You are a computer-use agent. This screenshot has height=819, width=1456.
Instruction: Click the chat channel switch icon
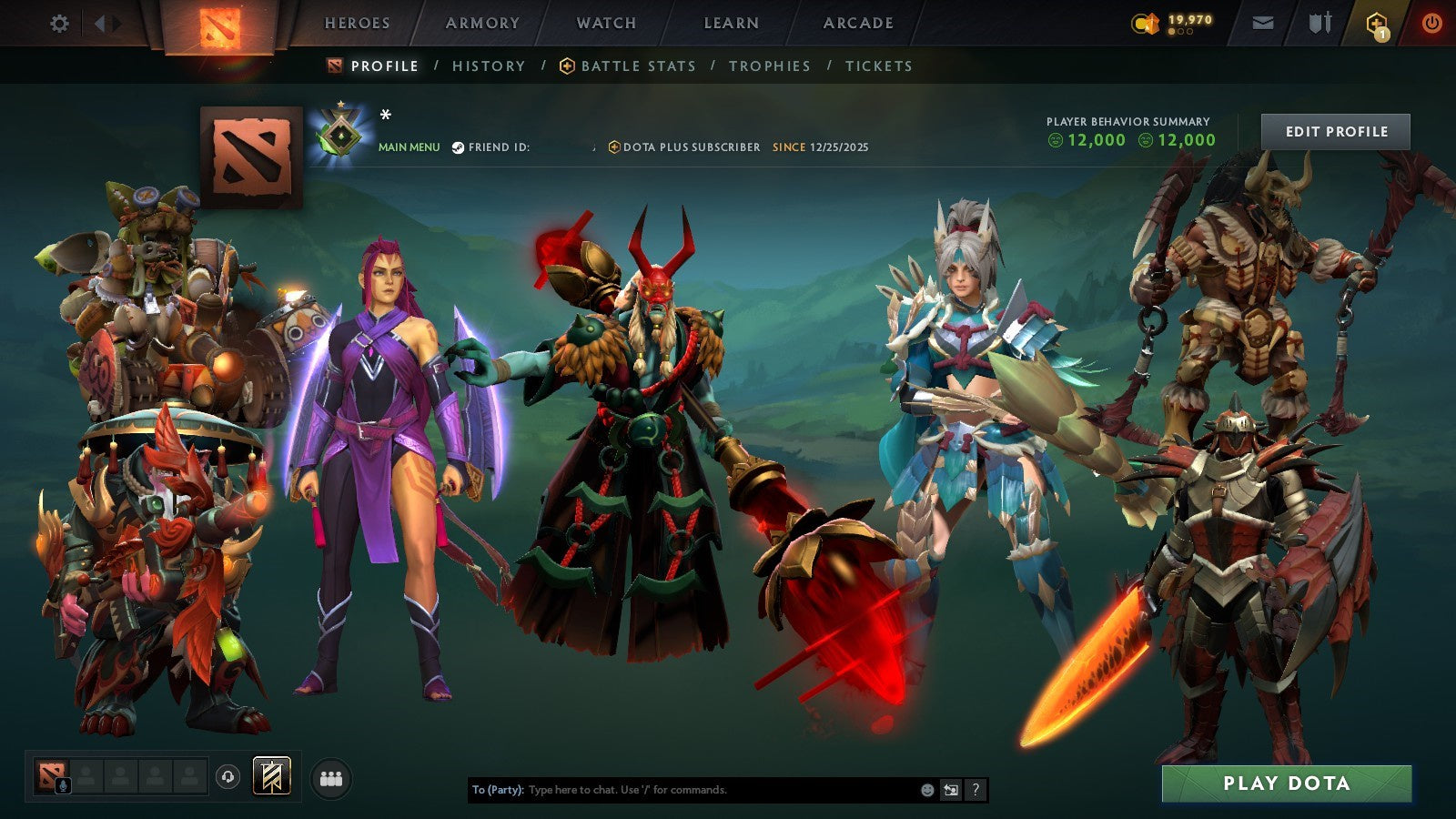coord(949,790)
